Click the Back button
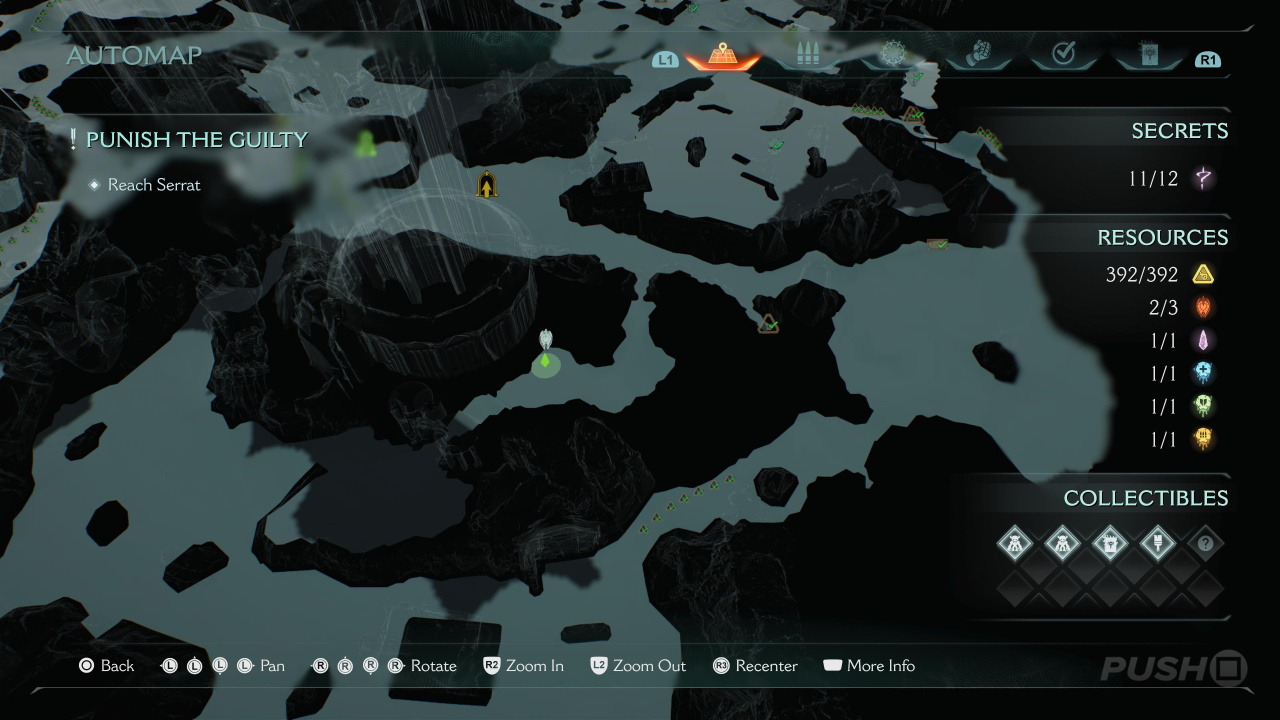The height and width of the screenshot is (720, 1280). tap(106, 666)
